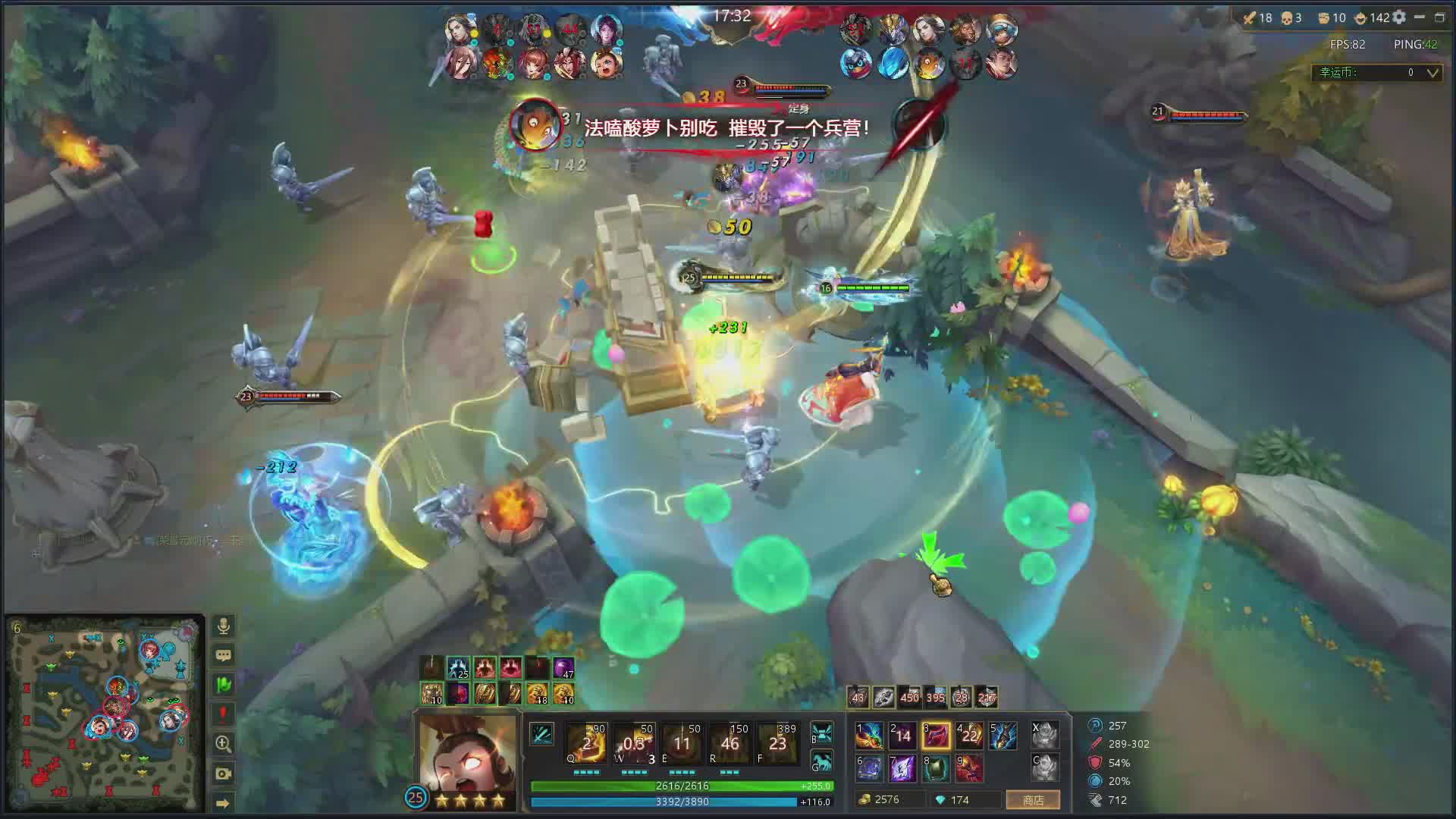Viewport: 1456px width, 819px height.
Task: Select the highlighted item in slot 3
Action: click(x=936, y=736)
